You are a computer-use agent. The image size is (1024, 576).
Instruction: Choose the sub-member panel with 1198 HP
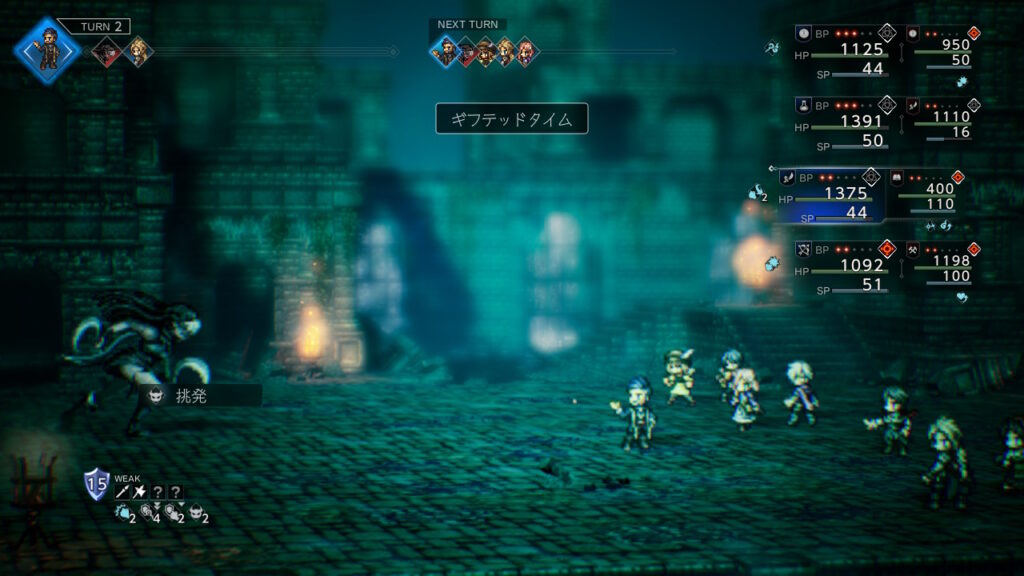coord(938,266)
